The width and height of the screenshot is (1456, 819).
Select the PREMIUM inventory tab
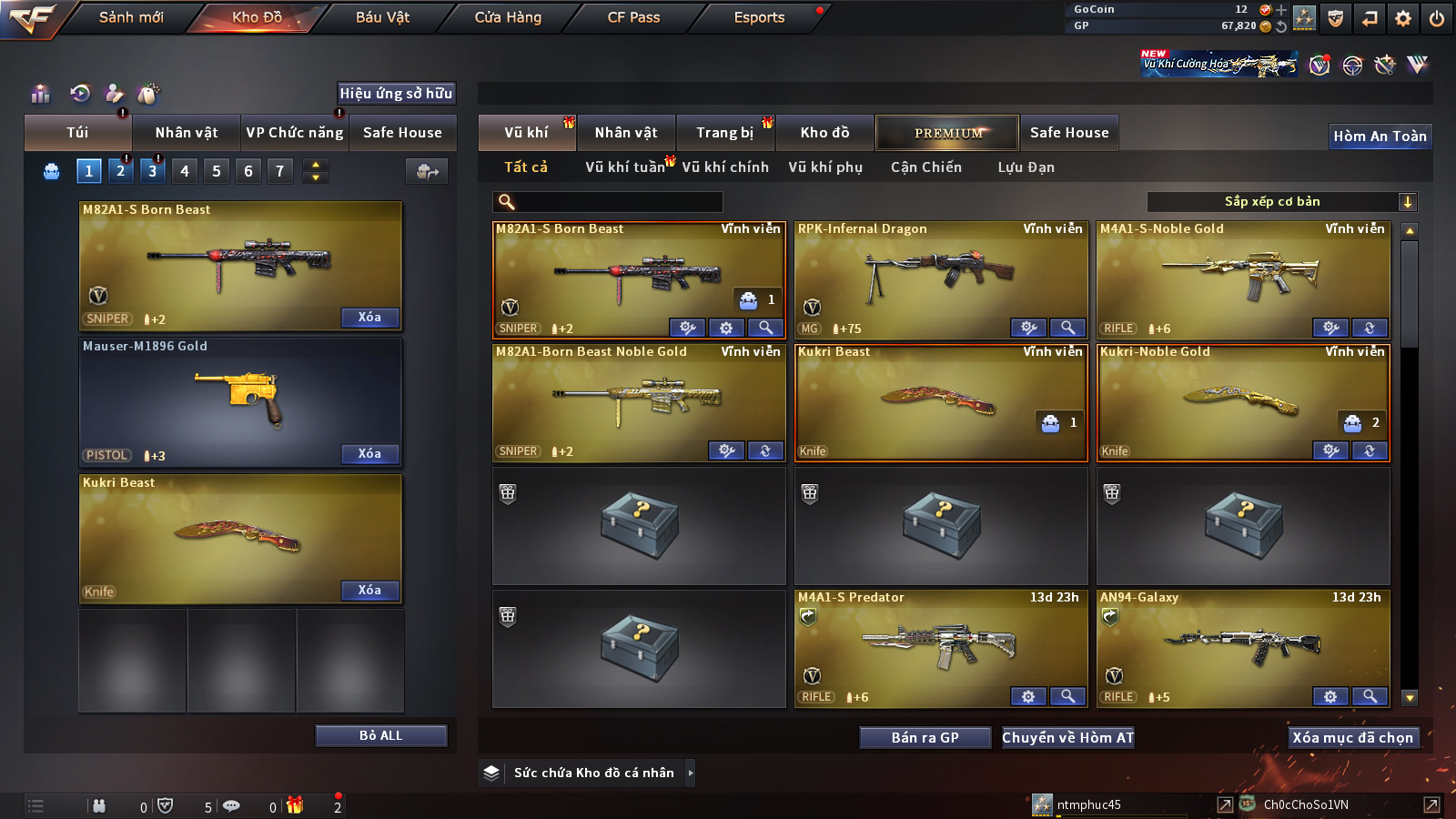[947, 133]
